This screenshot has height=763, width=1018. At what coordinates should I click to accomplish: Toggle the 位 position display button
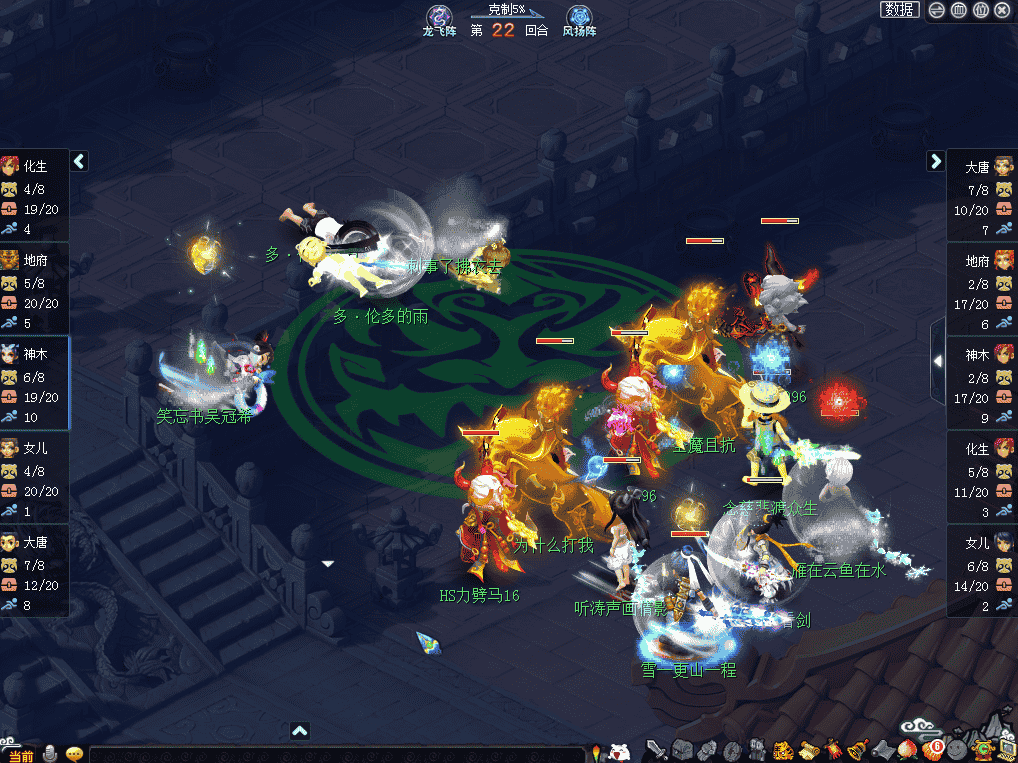pyautogui.click(x=981, y=10)
